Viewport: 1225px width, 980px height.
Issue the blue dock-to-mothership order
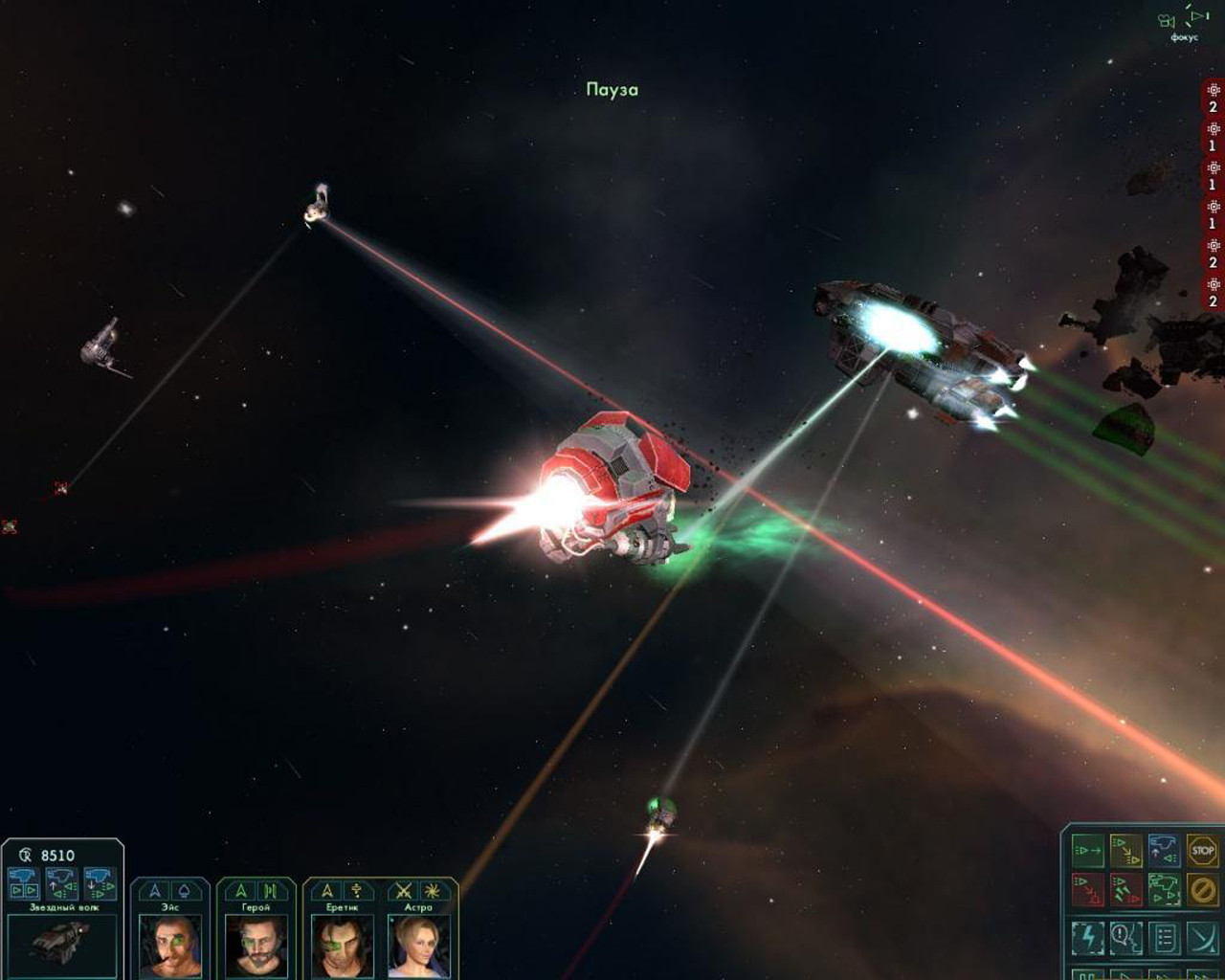coord(1164,850)
